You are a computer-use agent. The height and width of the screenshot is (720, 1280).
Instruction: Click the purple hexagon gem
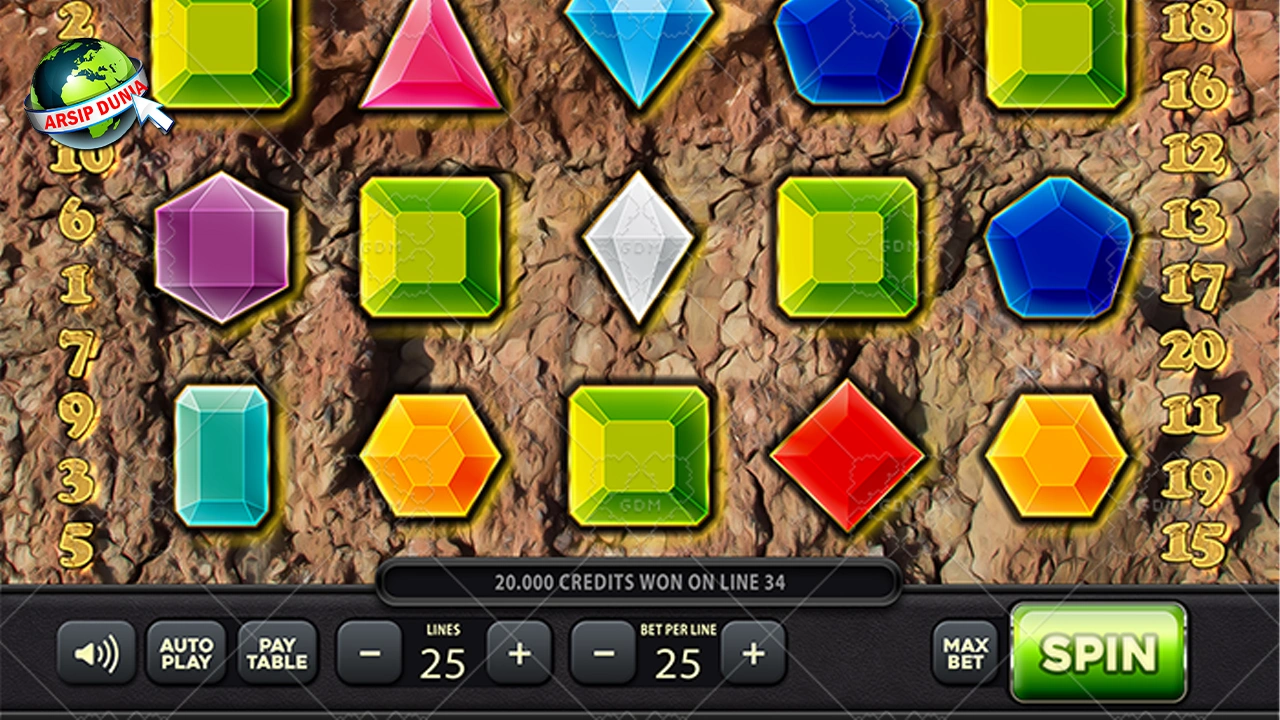click(222, 245)
